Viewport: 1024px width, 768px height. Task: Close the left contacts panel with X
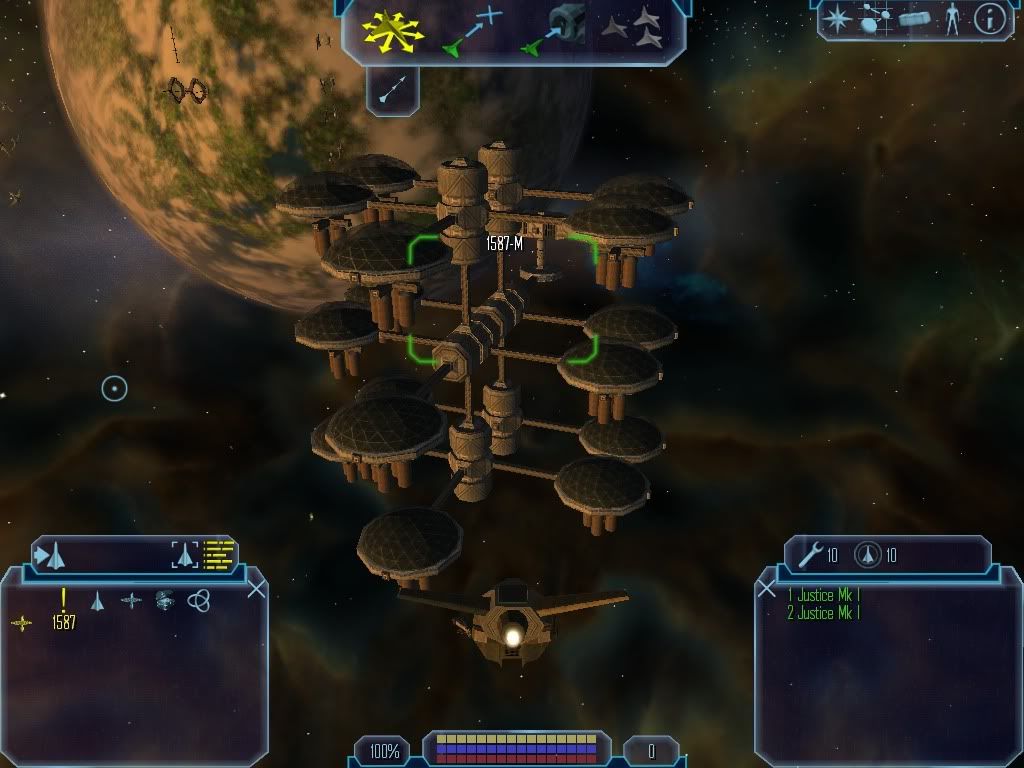coord(256,589)
